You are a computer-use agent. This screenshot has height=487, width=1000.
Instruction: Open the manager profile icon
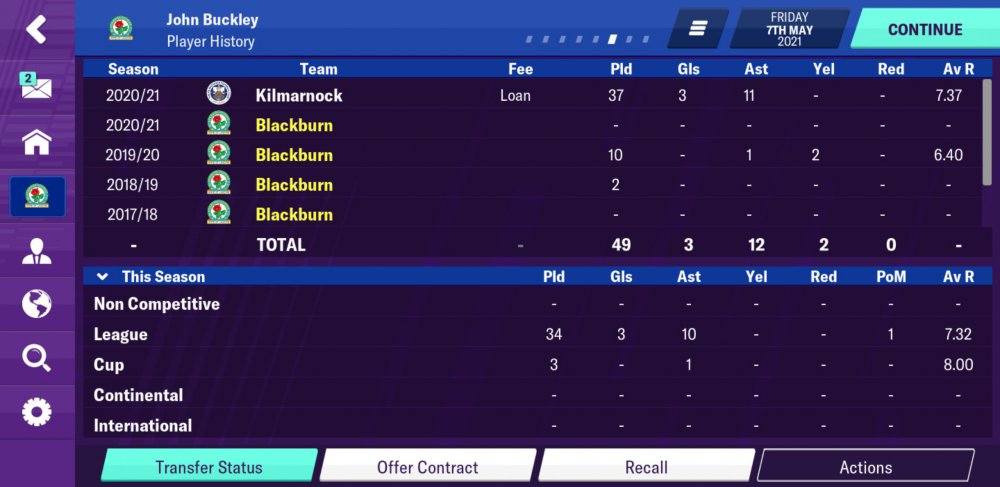[36, 250]
